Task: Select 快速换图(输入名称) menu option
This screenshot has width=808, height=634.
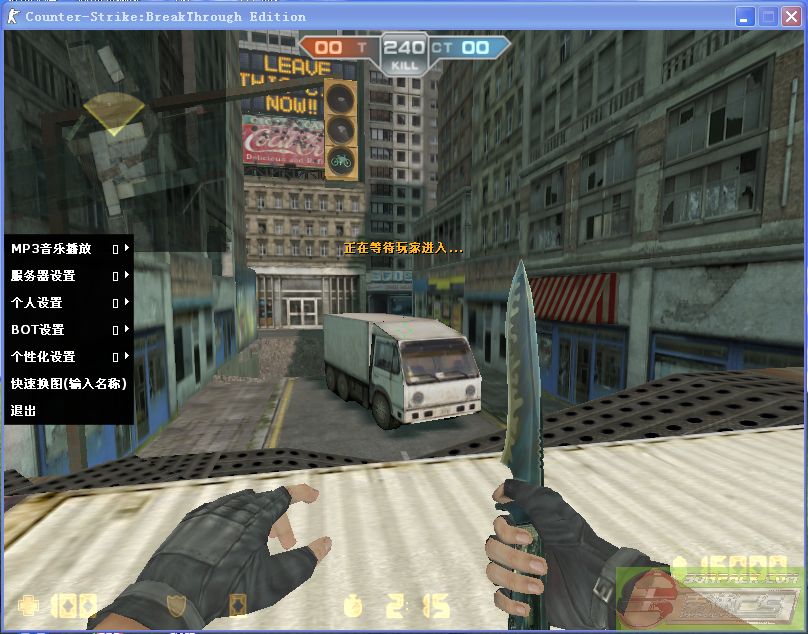Action: tap(67, 383)
